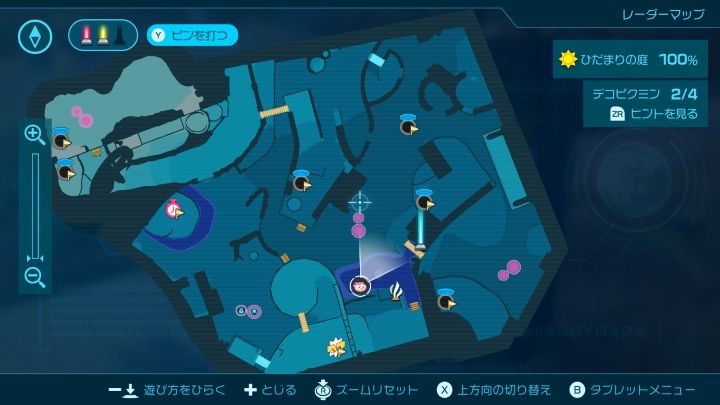Click the white striped plant marker
This screenshot has height=405, width=720.
[398, 291]
